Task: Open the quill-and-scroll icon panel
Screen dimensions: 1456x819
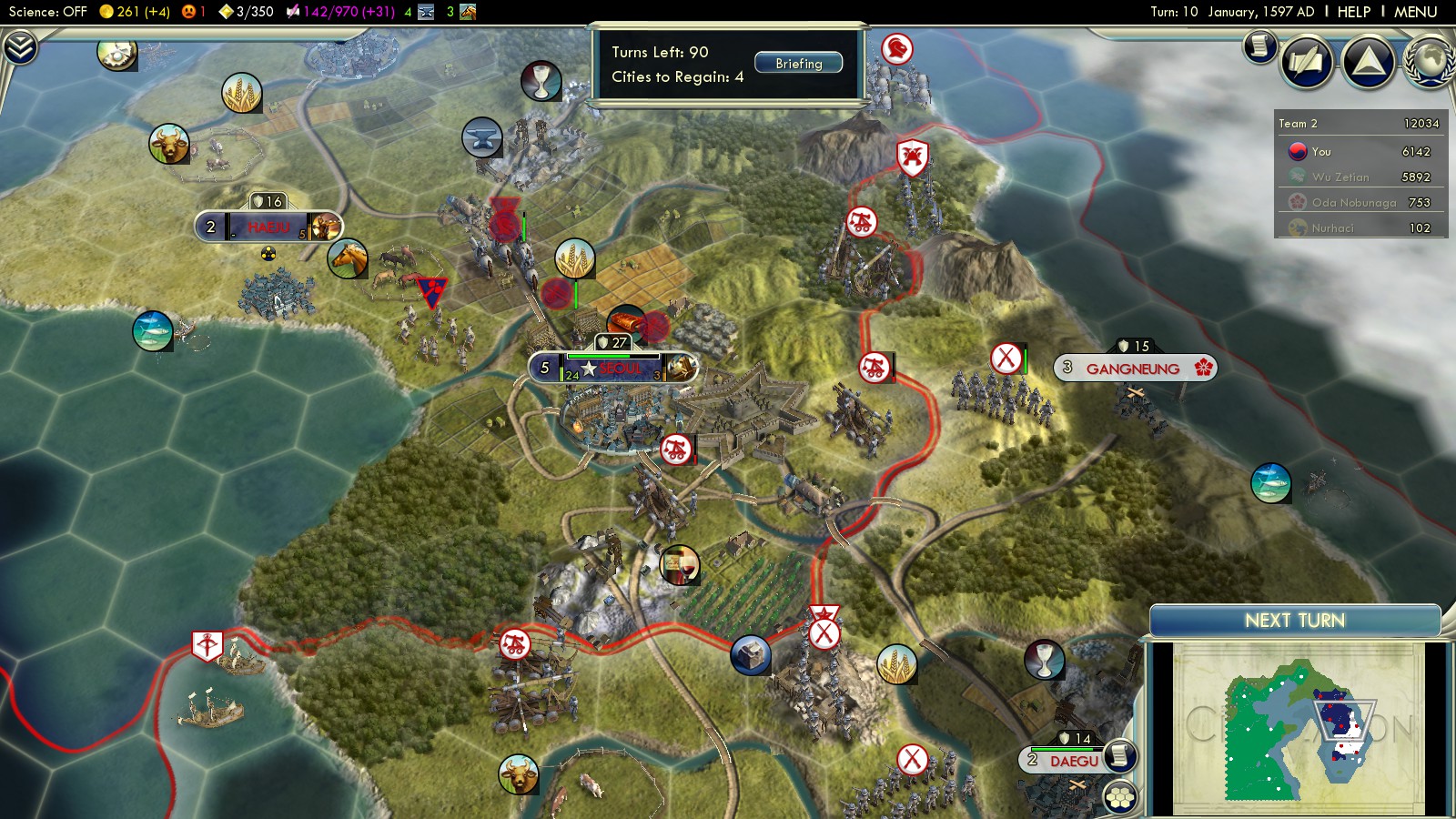Action: coord(1307,62)
